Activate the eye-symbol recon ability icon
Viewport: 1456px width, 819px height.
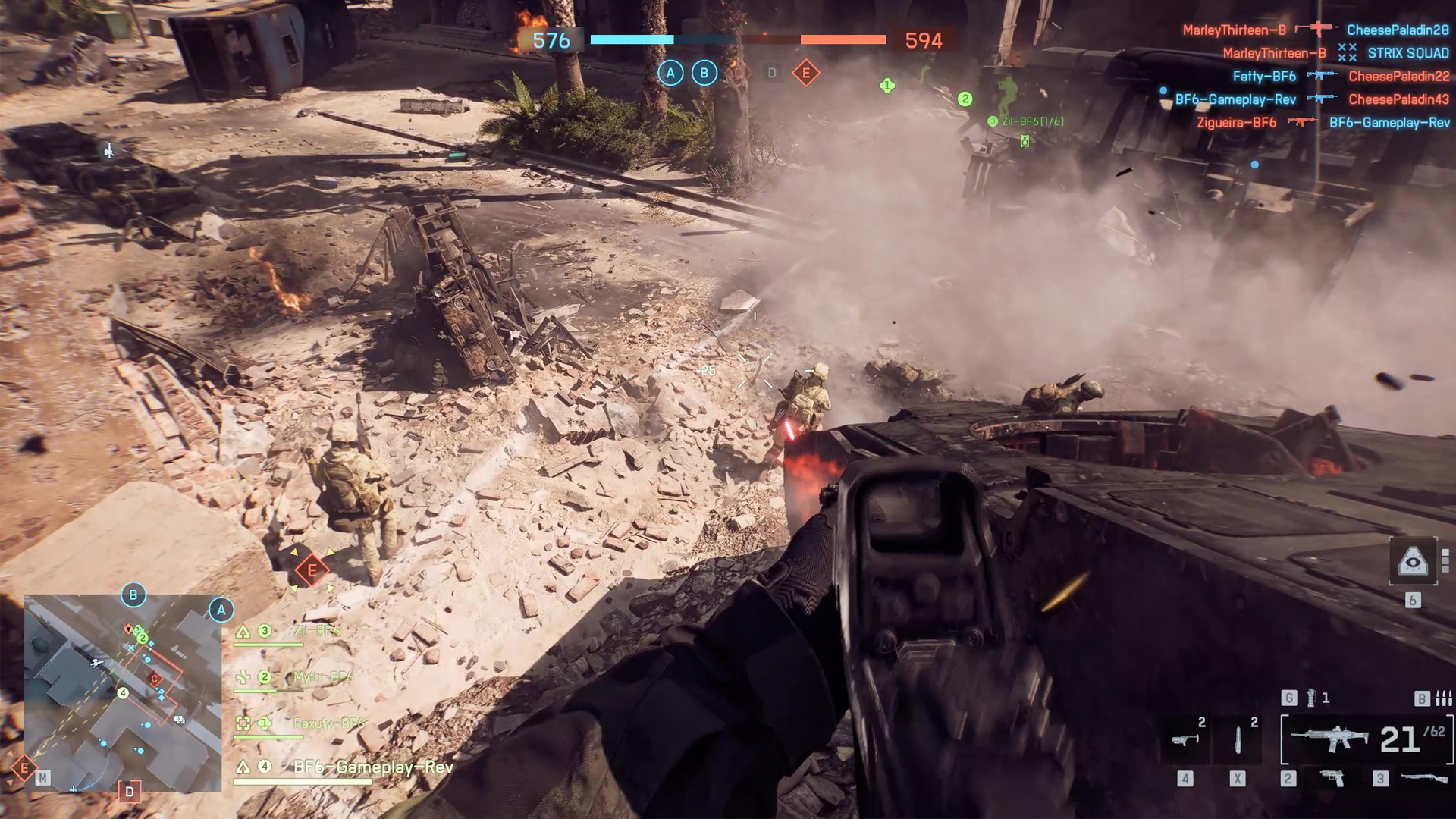click(1412, 562)
